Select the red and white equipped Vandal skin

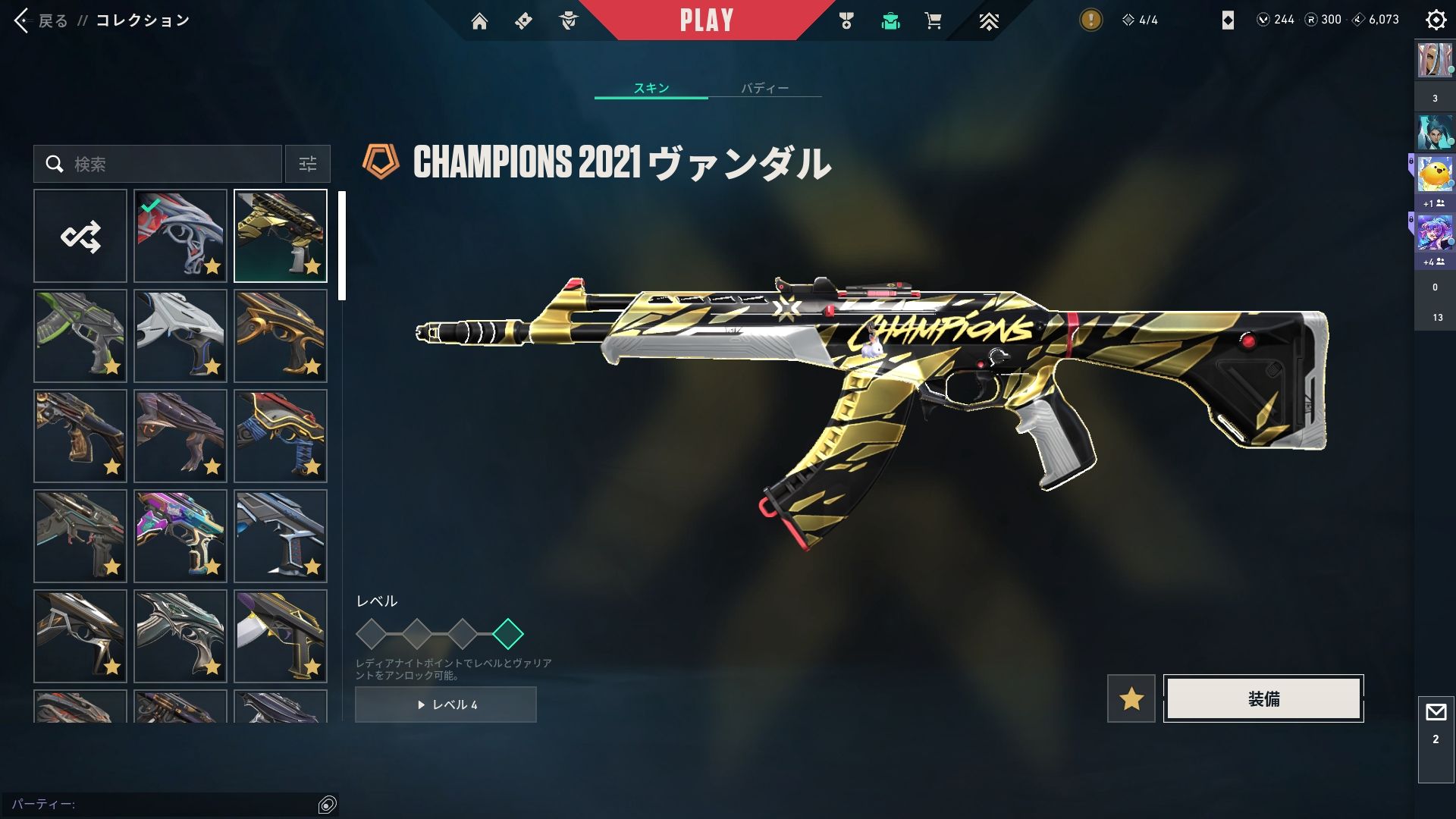click(x=180, y=236)
